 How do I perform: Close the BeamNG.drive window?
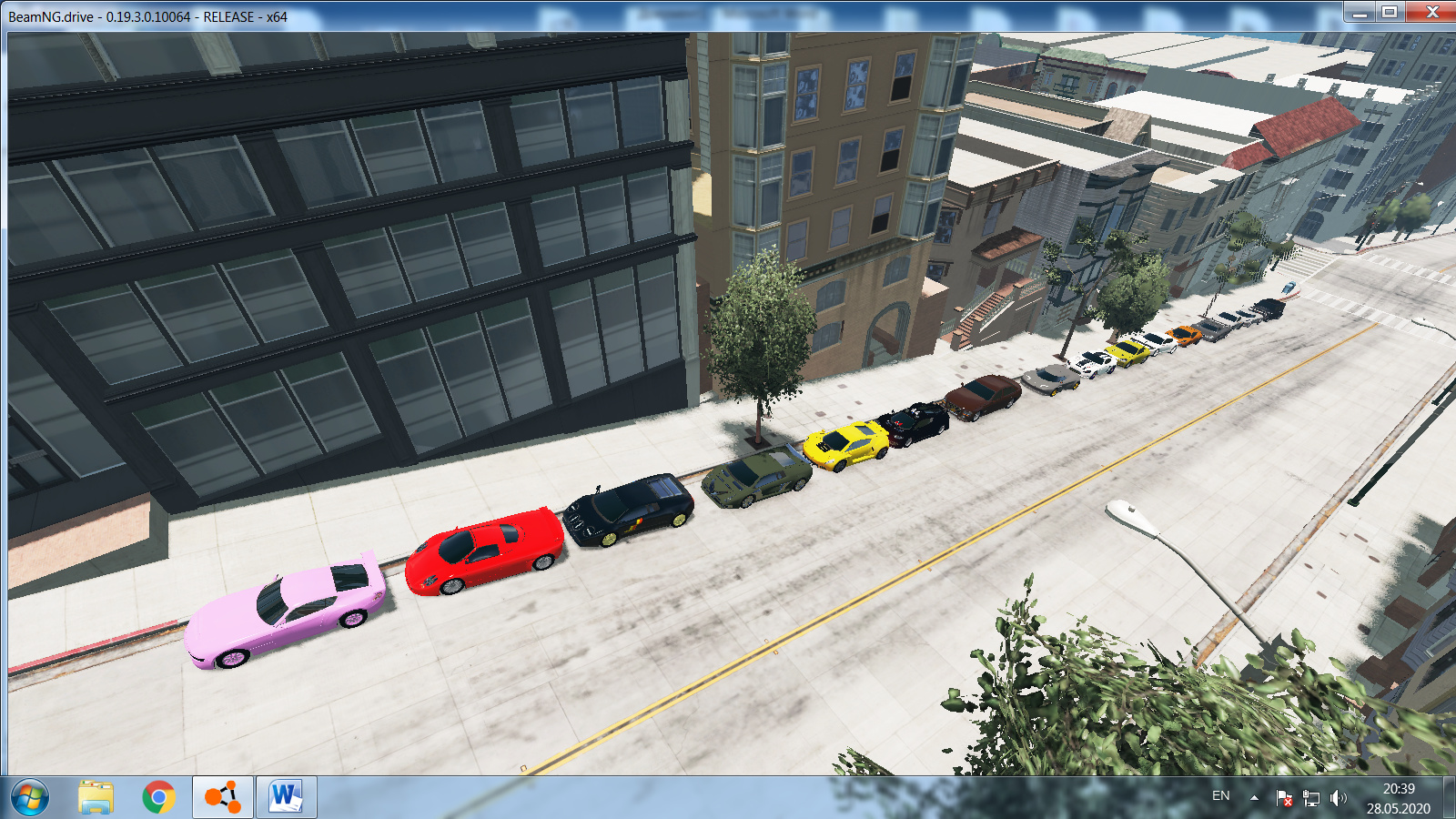click(1431, 12)
